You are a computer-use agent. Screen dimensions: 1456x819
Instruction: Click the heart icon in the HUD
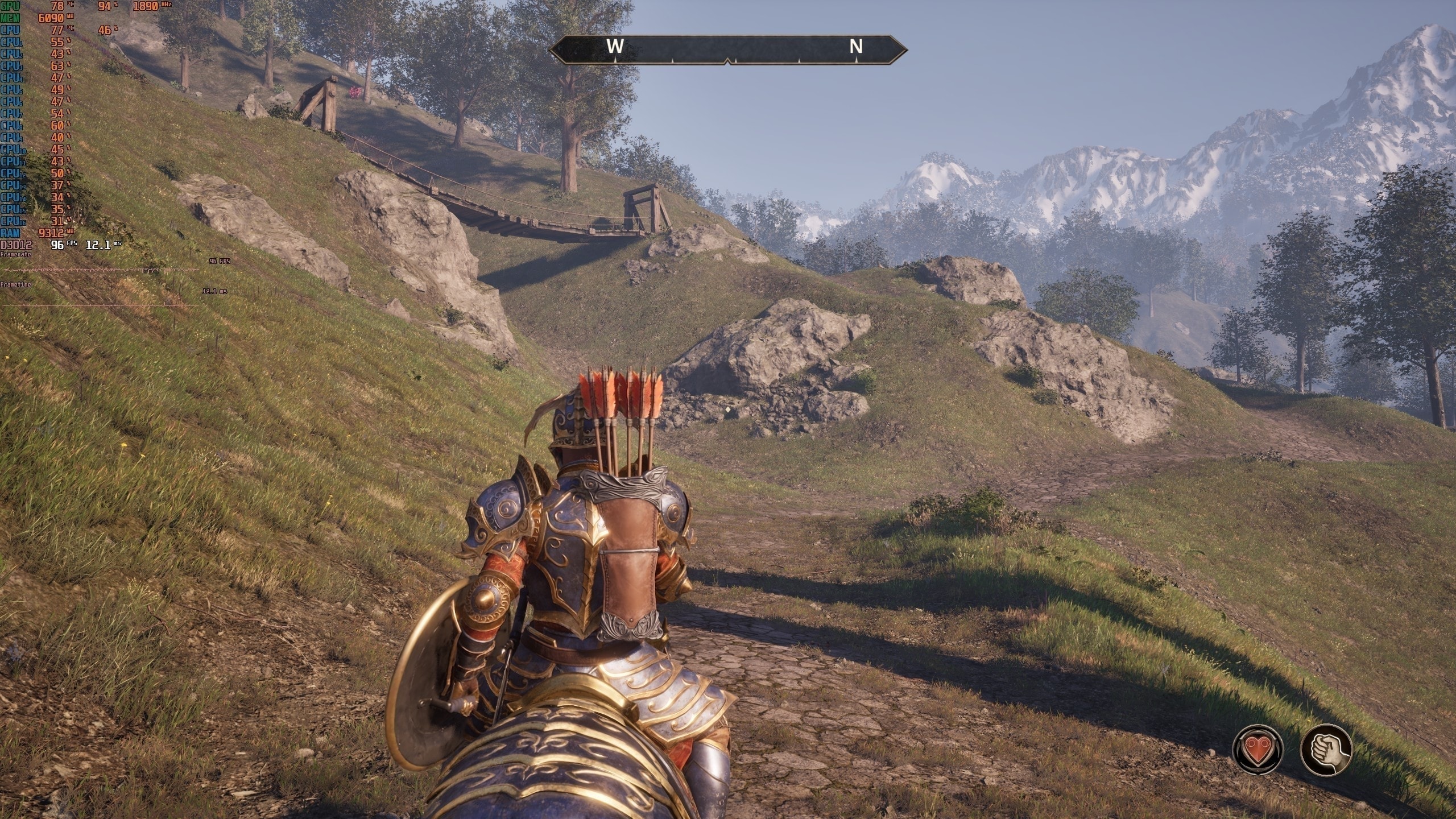[x=1258, y=749]
